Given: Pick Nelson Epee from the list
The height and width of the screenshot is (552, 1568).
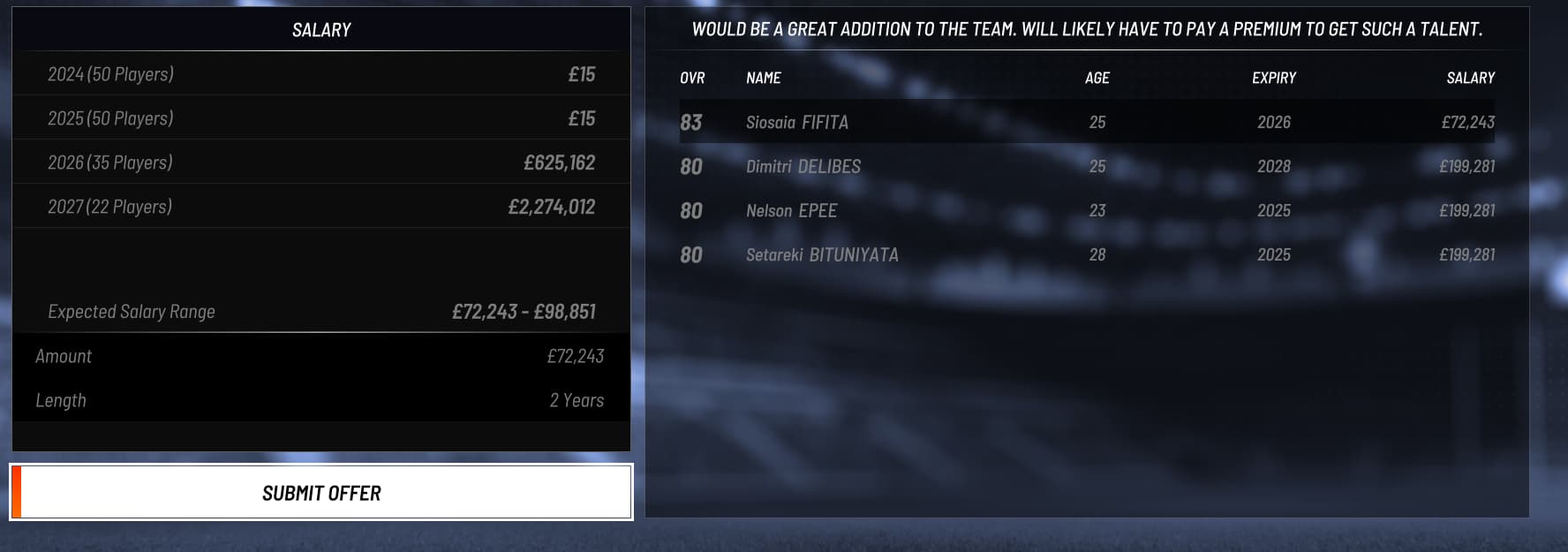Looking at the screenshot, I should [1086, 210].
